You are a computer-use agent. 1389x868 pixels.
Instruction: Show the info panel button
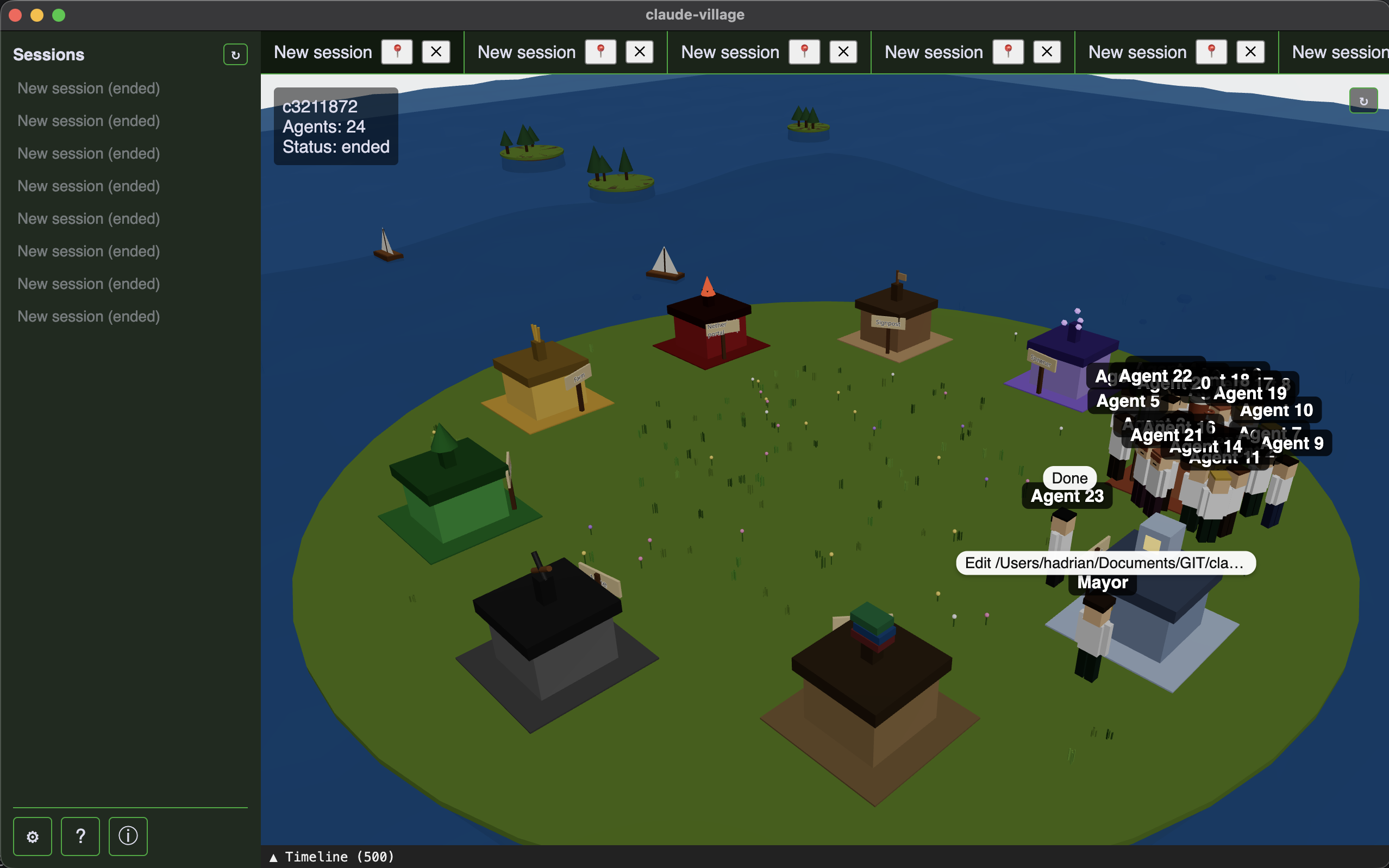tap(128, 836)
